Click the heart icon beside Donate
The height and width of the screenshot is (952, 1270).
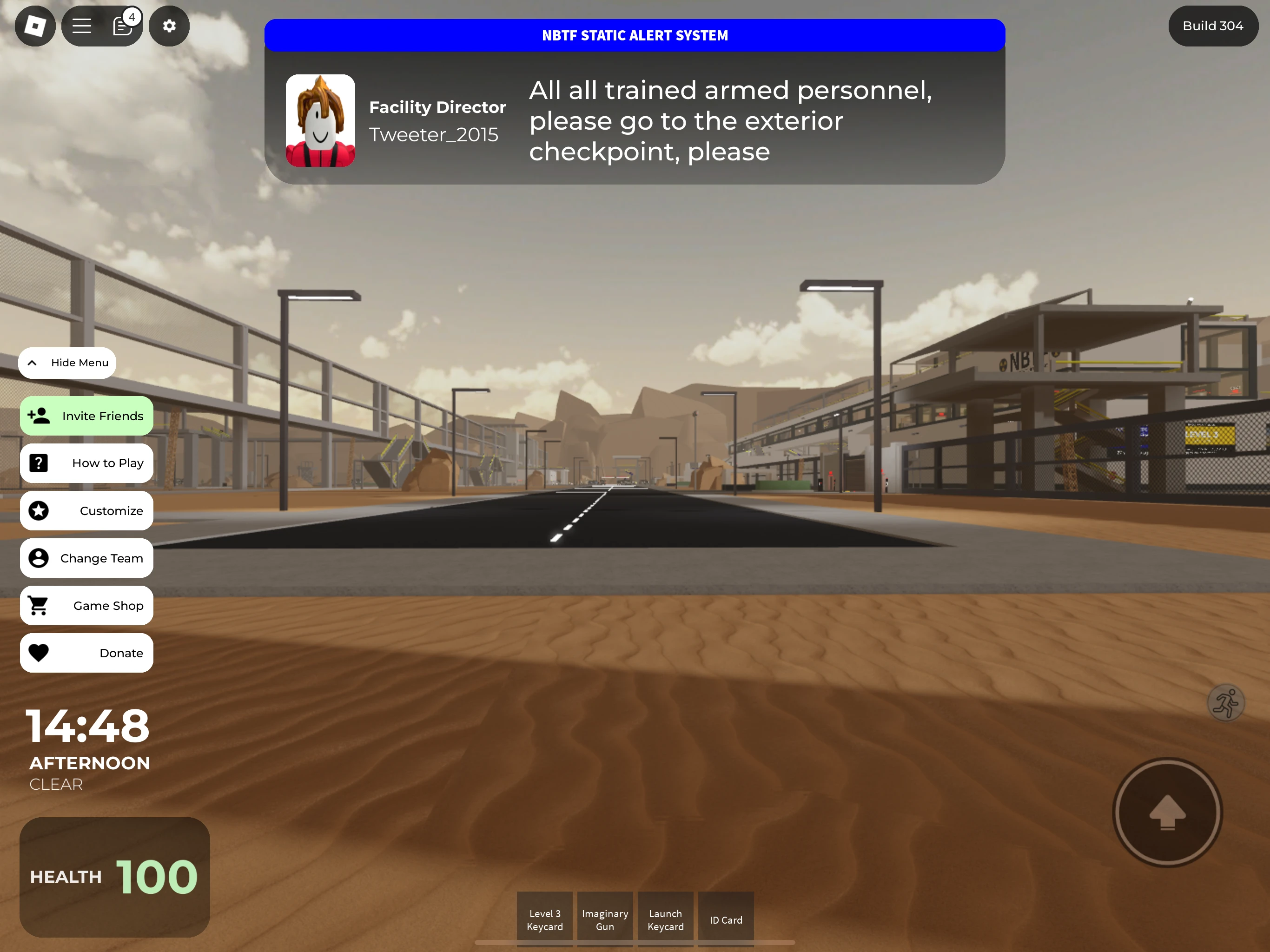click(38, 652)
